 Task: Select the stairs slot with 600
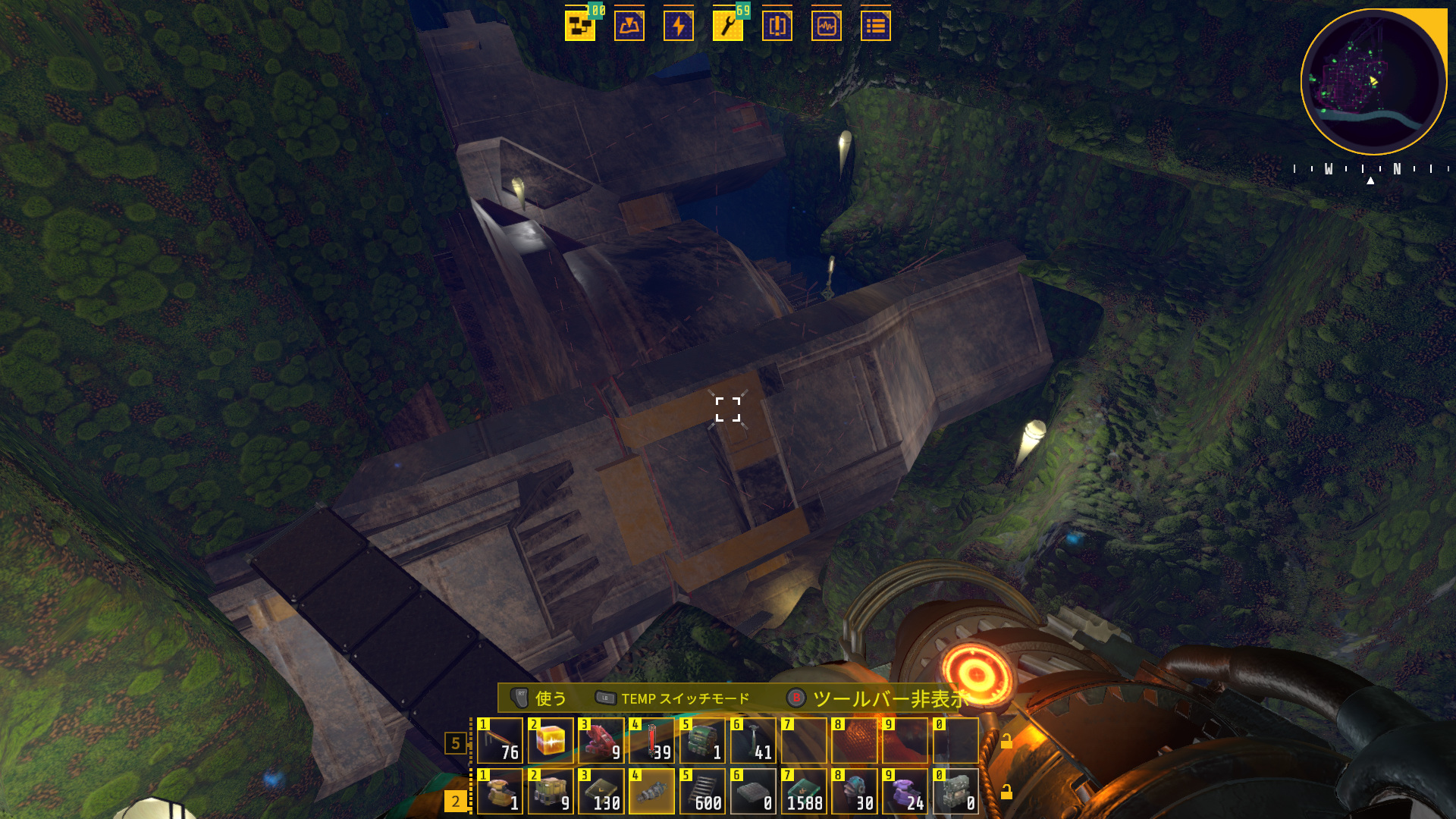pos(702,791)
